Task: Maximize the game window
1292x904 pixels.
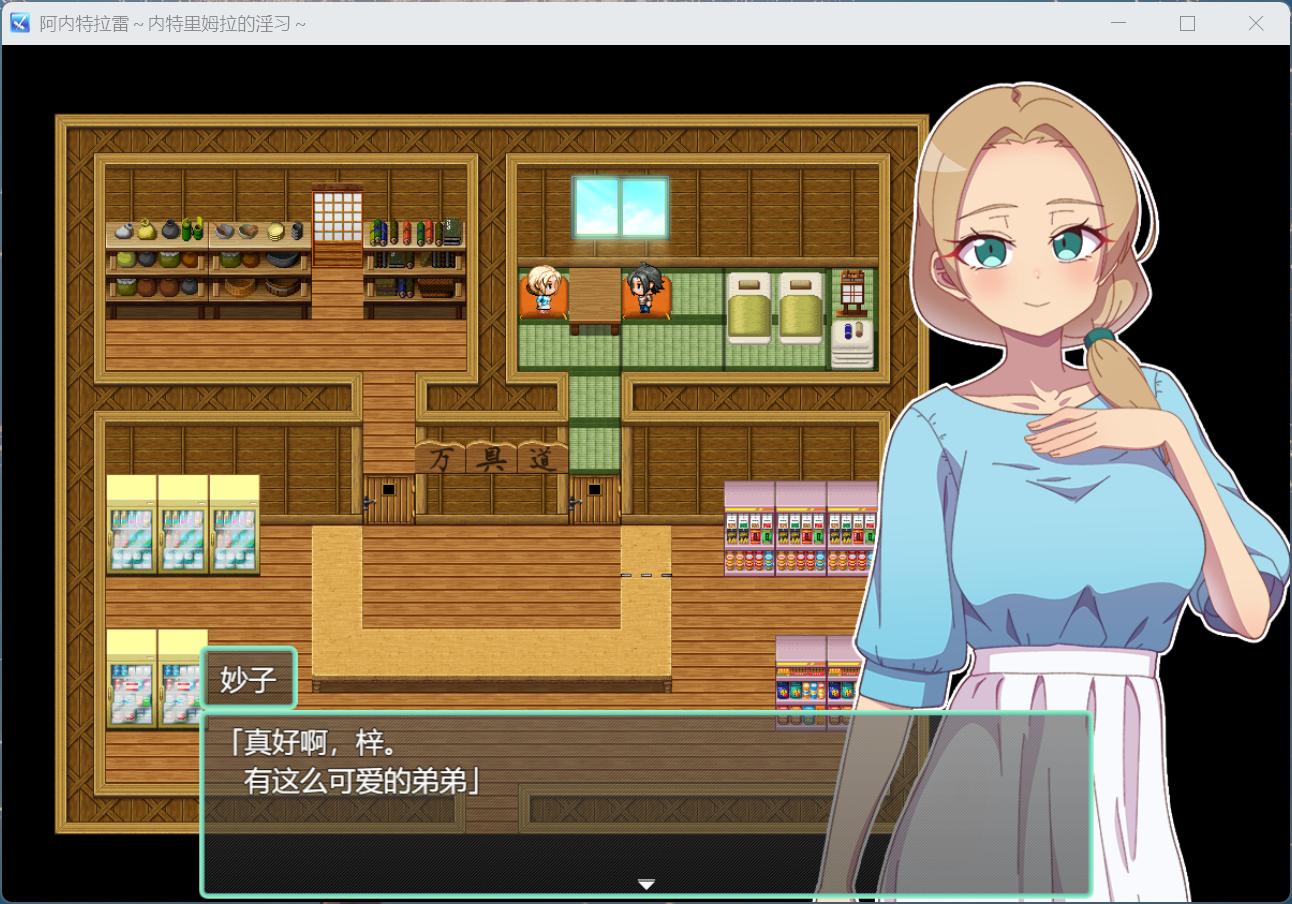Action: coord(1187,23)
